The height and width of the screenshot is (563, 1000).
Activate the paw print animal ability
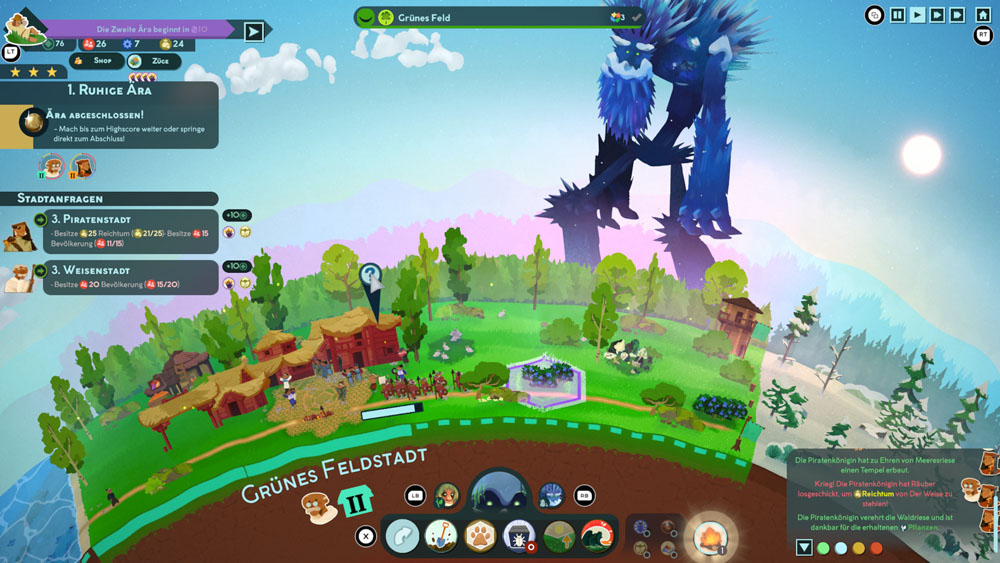480,536
